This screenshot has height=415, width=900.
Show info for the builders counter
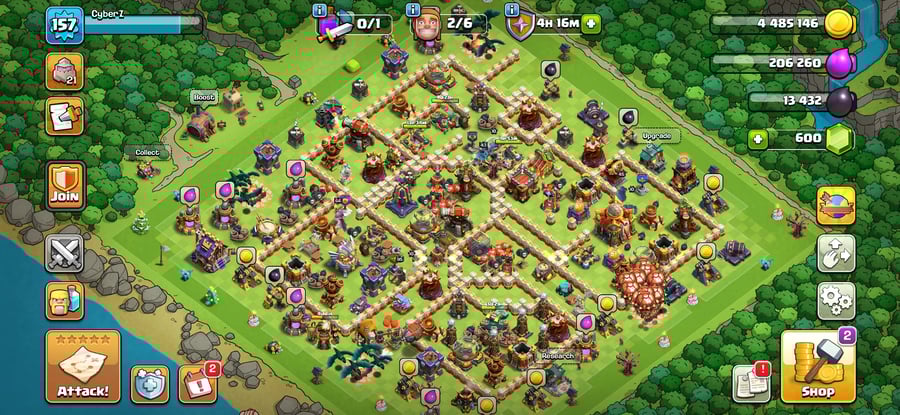[412, 11]
